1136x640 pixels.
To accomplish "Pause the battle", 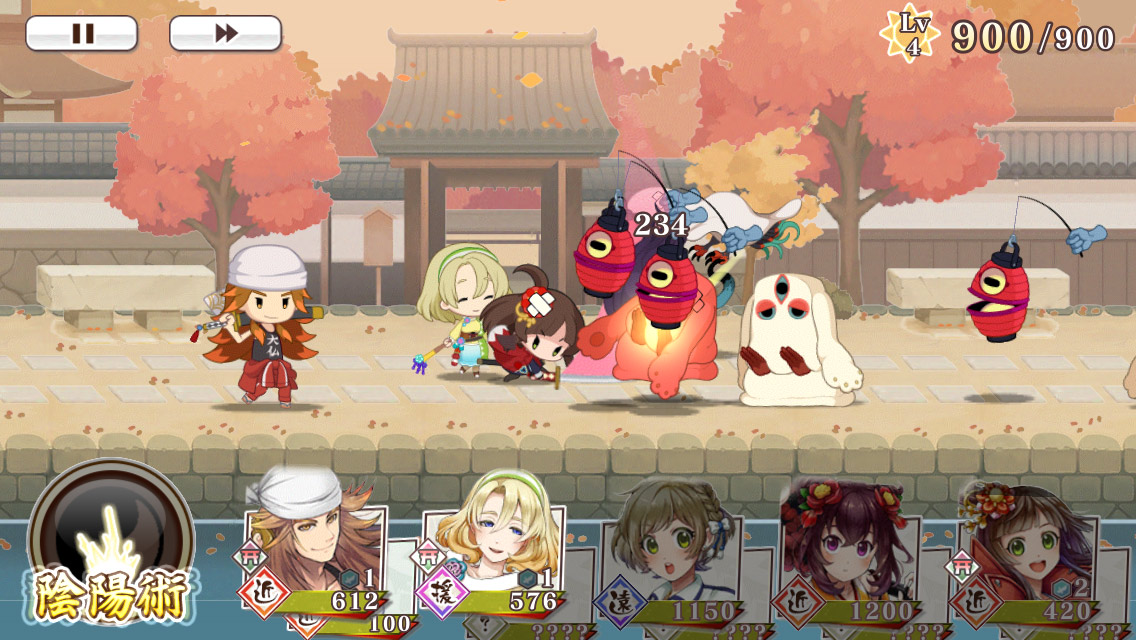I will tap(81, 33).
